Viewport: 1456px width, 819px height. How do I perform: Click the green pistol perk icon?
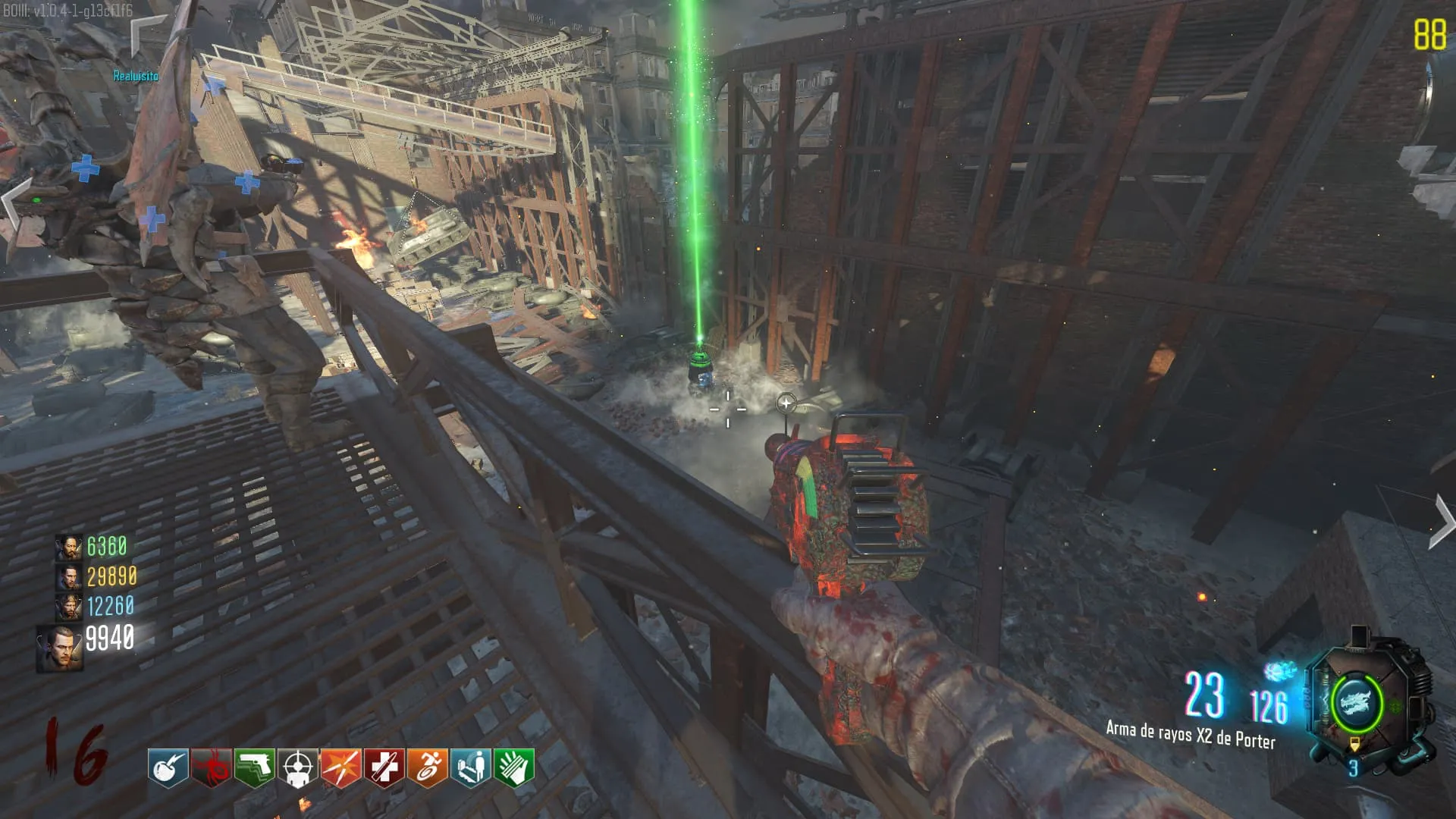pos(254,767)
